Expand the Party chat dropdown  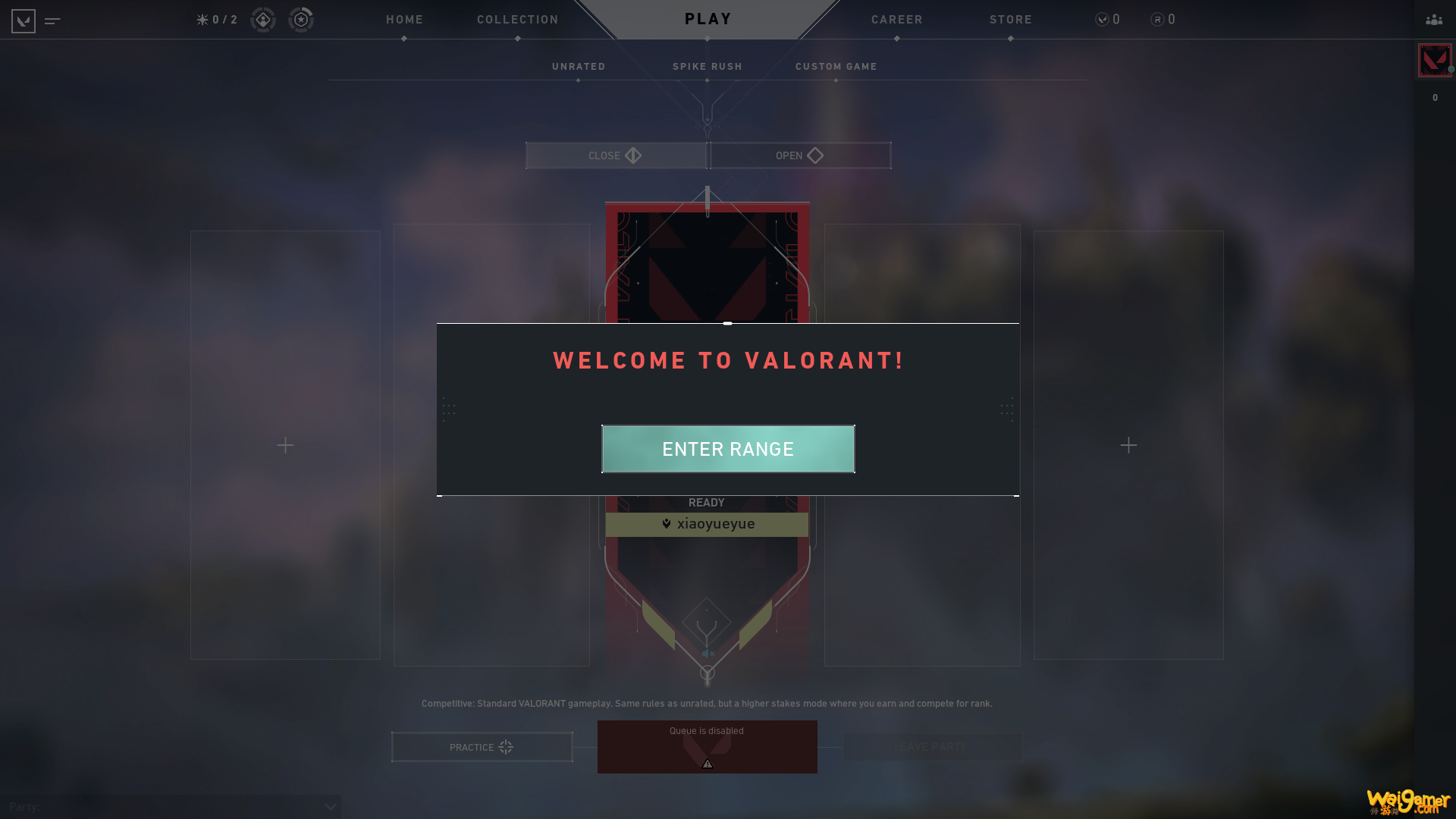pos(330,807)
